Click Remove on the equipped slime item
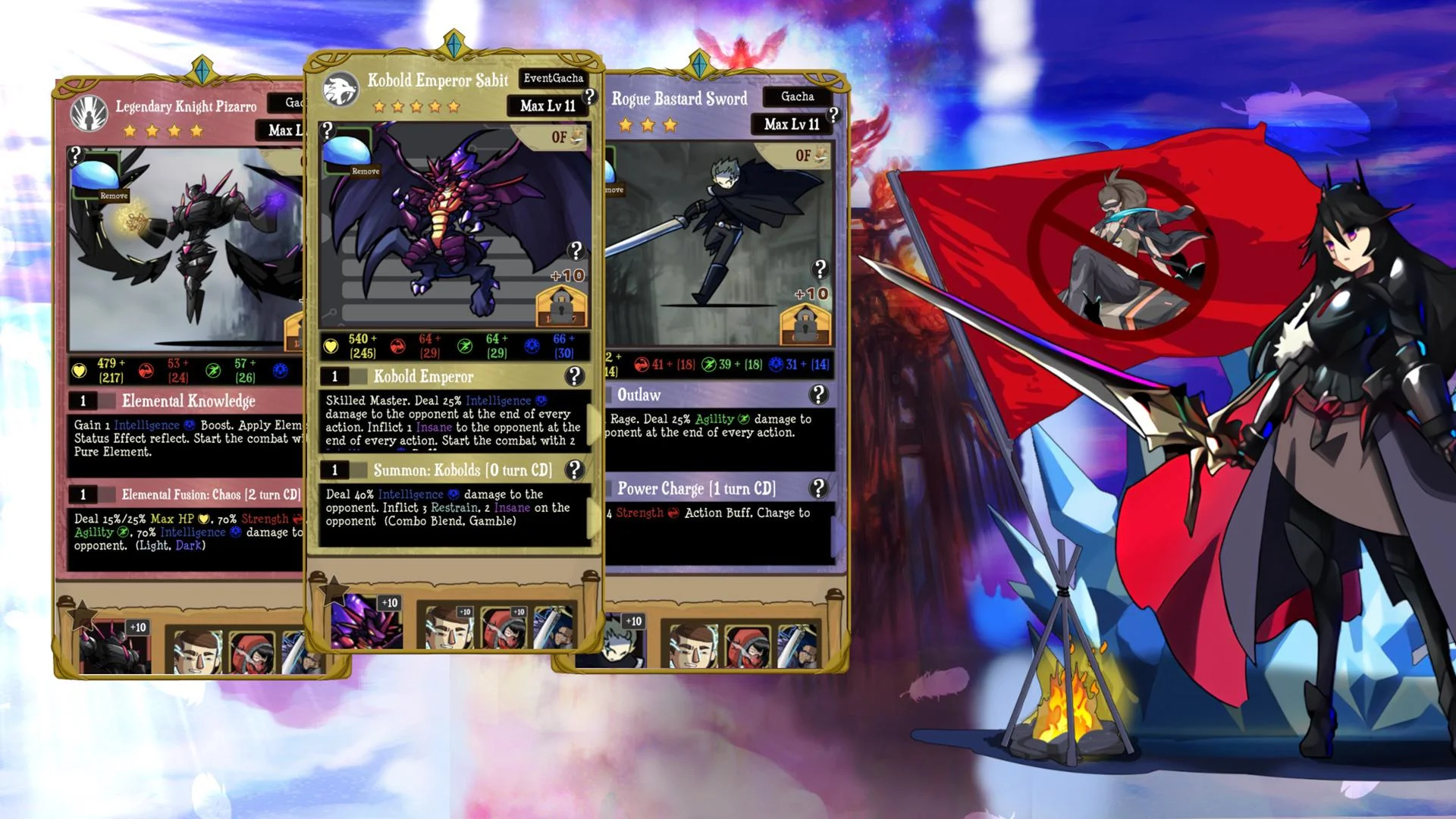1456x819 pixels. click(364, 171)
